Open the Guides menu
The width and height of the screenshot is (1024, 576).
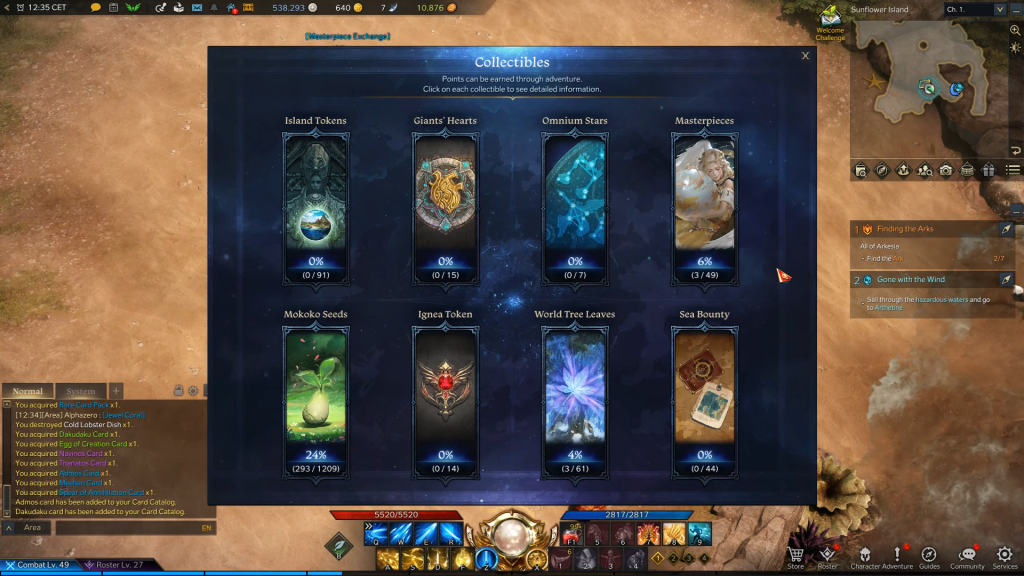click(x=929, y=557)
